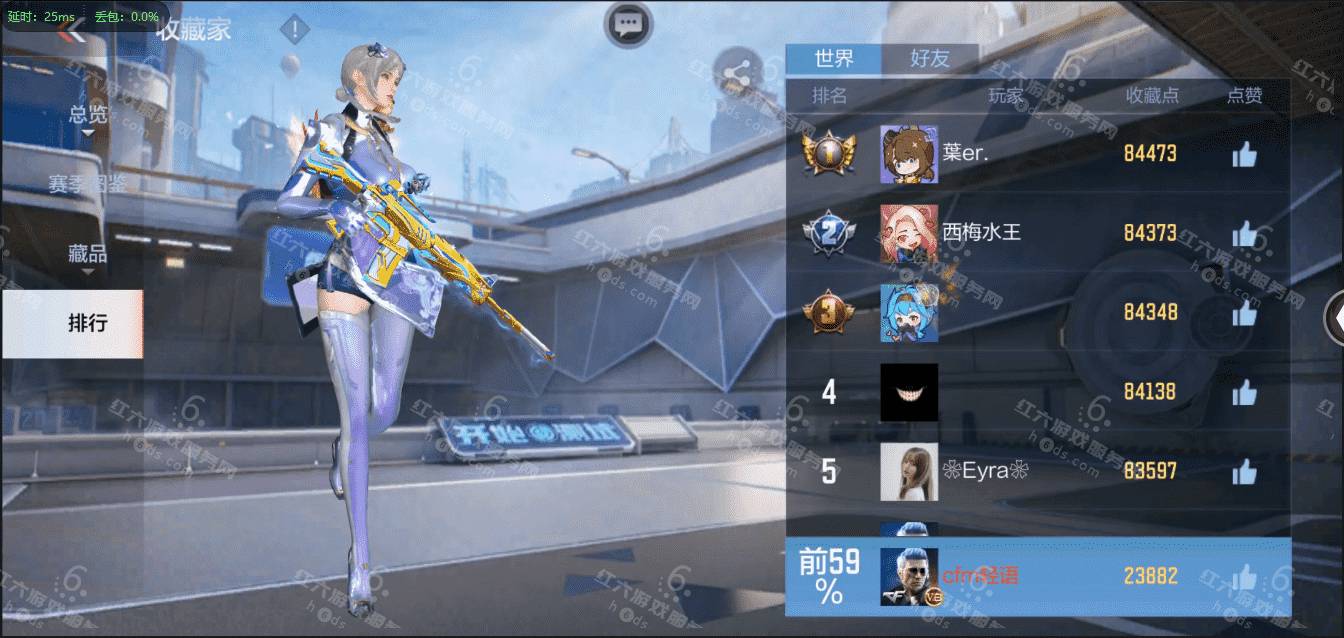The width and height of the screenshot is (1344, 638).
Task: View the avatar of 葉er.
Action: pyautogui.click(x=909, y=154)
